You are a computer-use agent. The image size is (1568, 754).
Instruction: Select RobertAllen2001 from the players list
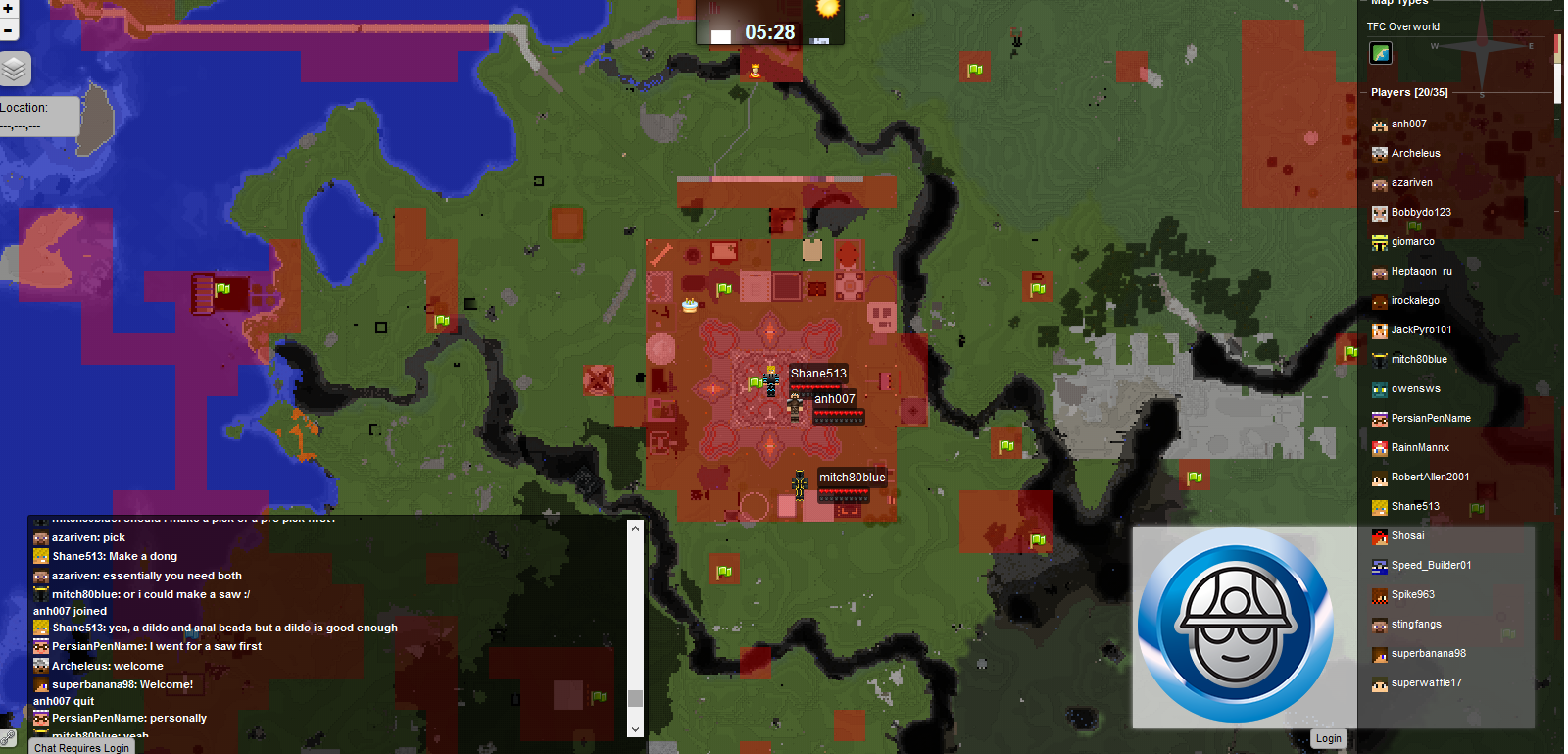(x=1430, y=478)
